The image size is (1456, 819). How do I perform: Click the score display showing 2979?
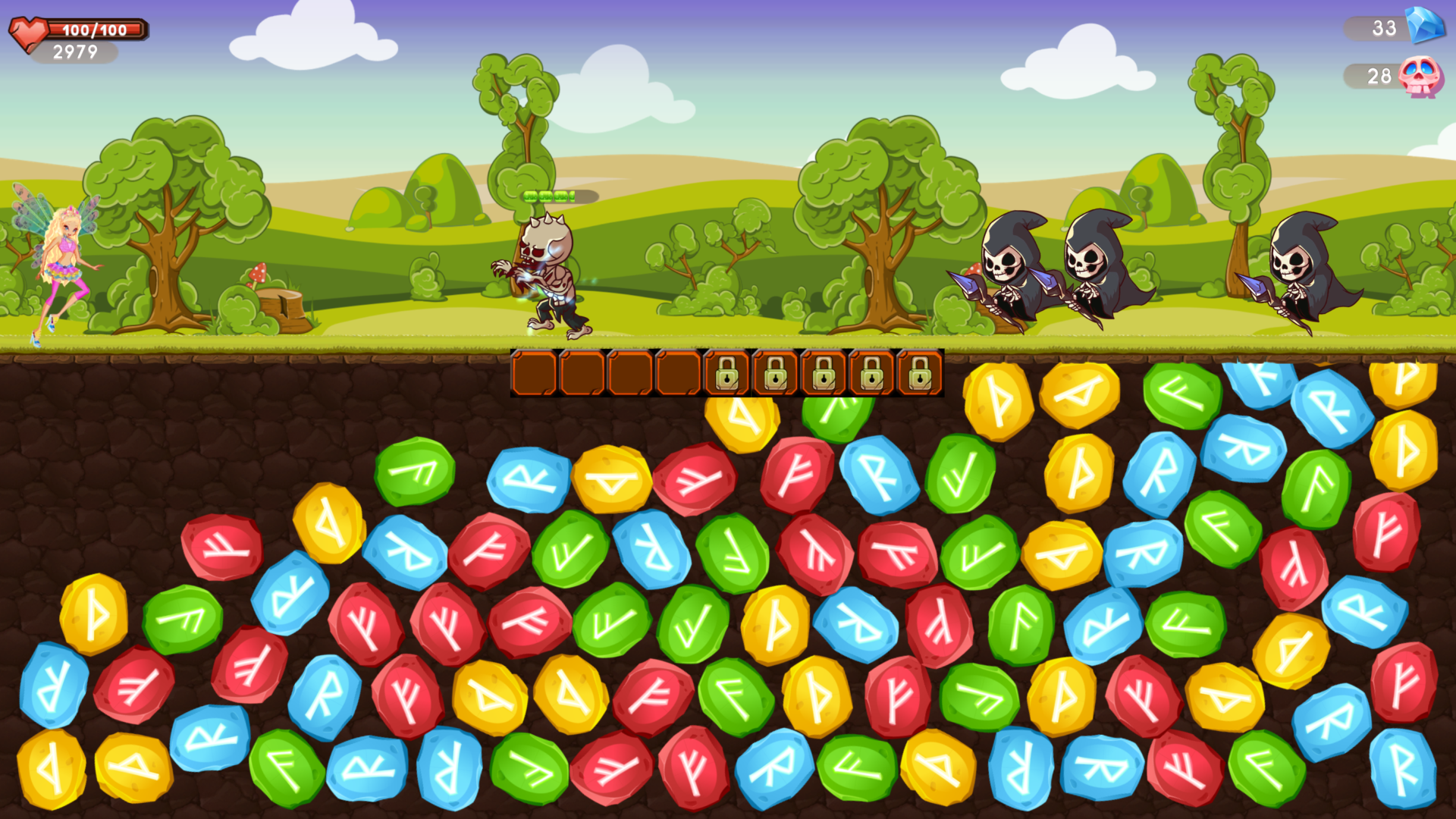tap(75, 52)
